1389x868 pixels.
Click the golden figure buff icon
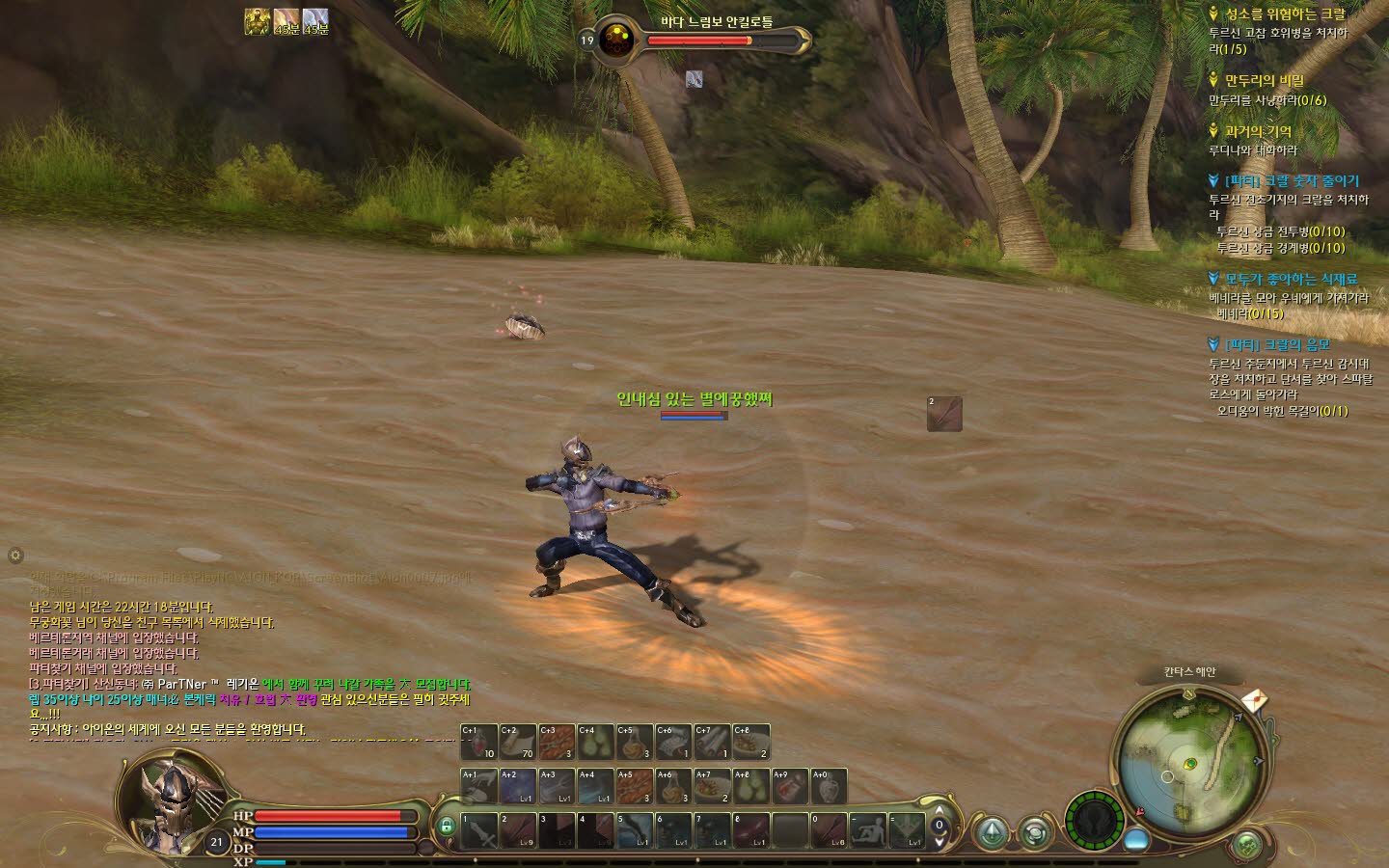(x=257, y=21)
